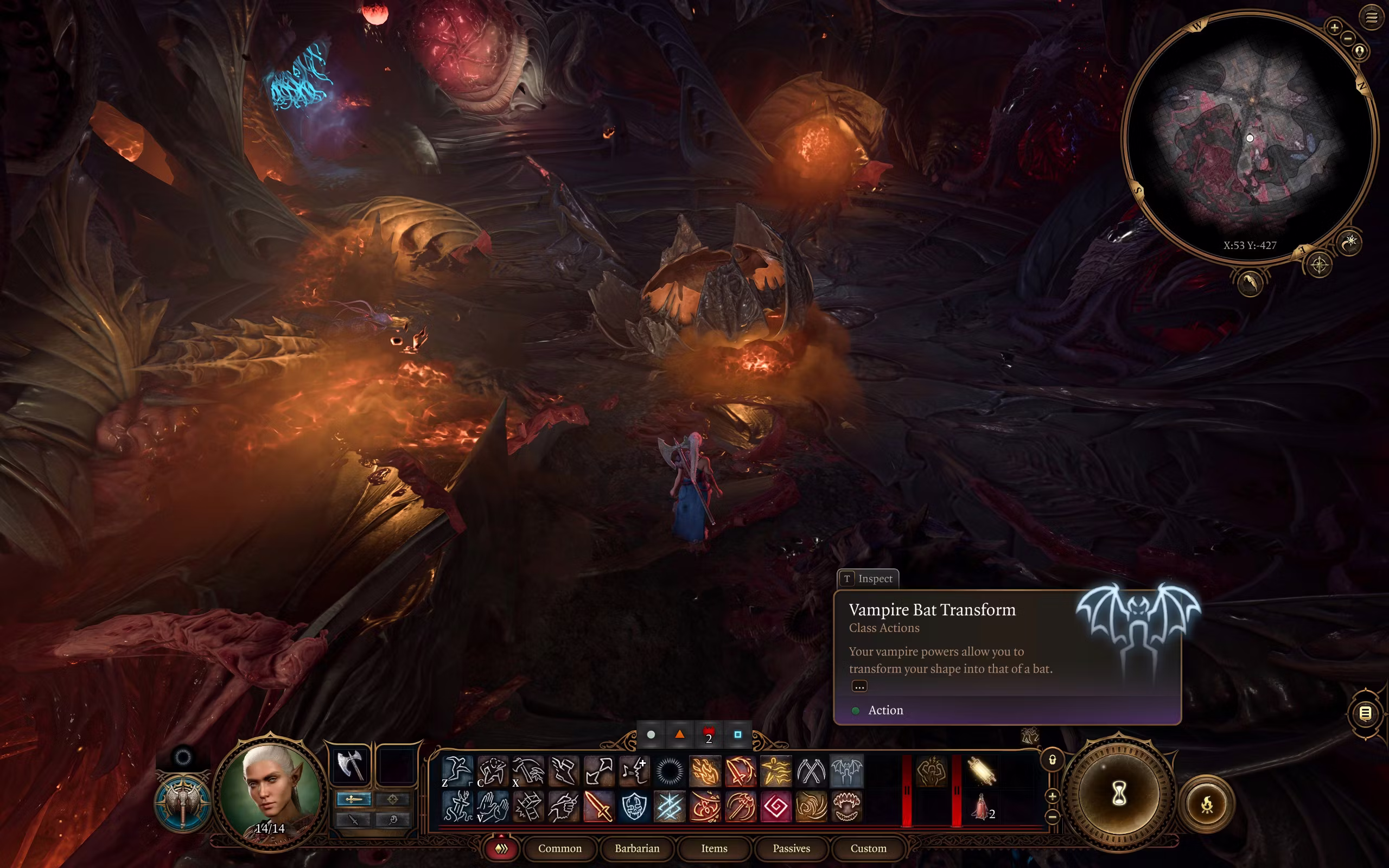Use the glowing scroll item in the hotbar
Image resolution: width=1389 pixels, height=868 pixels.
click(981, 770)
